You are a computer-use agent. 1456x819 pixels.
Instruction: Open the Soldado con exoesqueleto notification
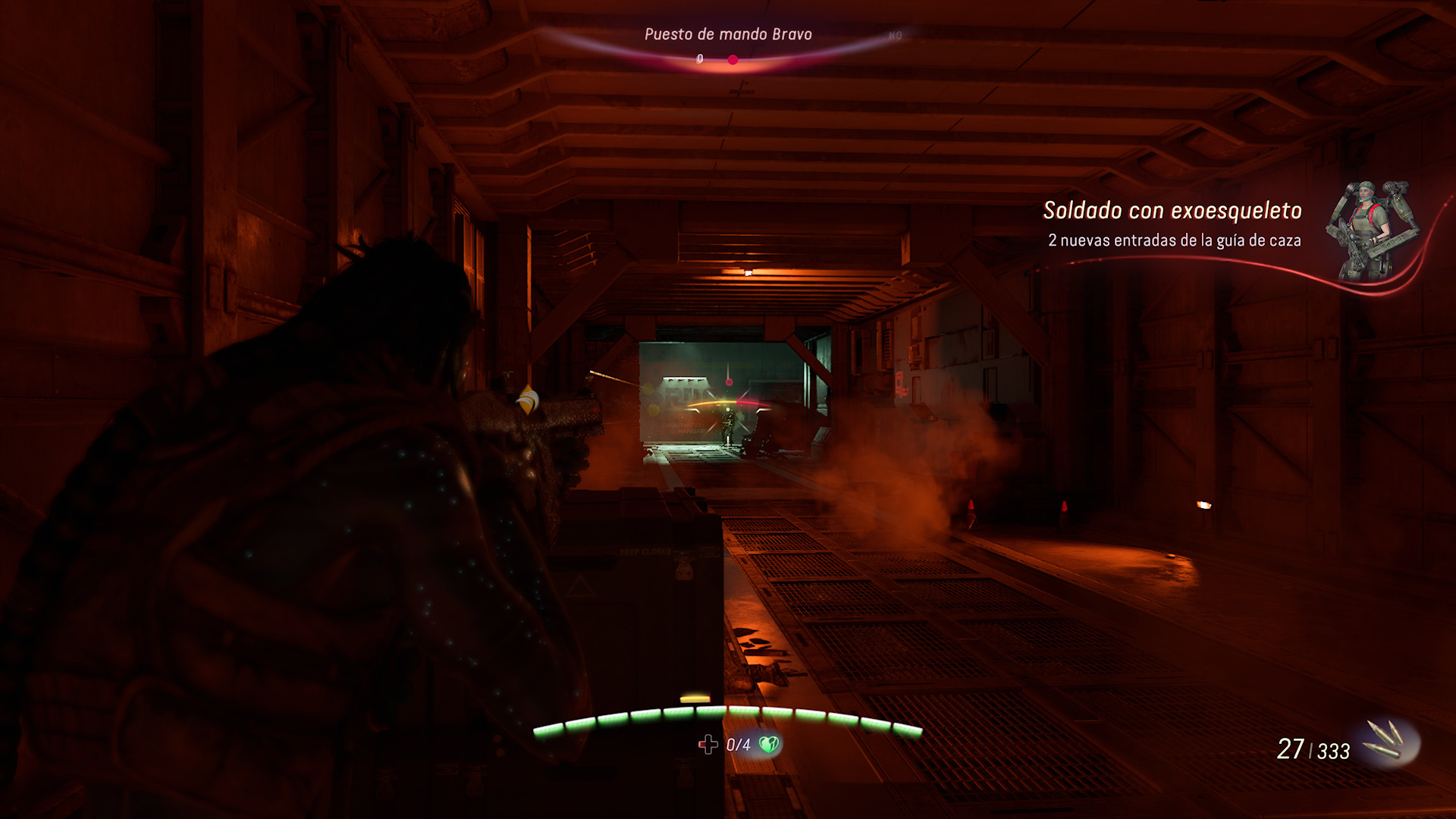click(x=1172, y=211)
